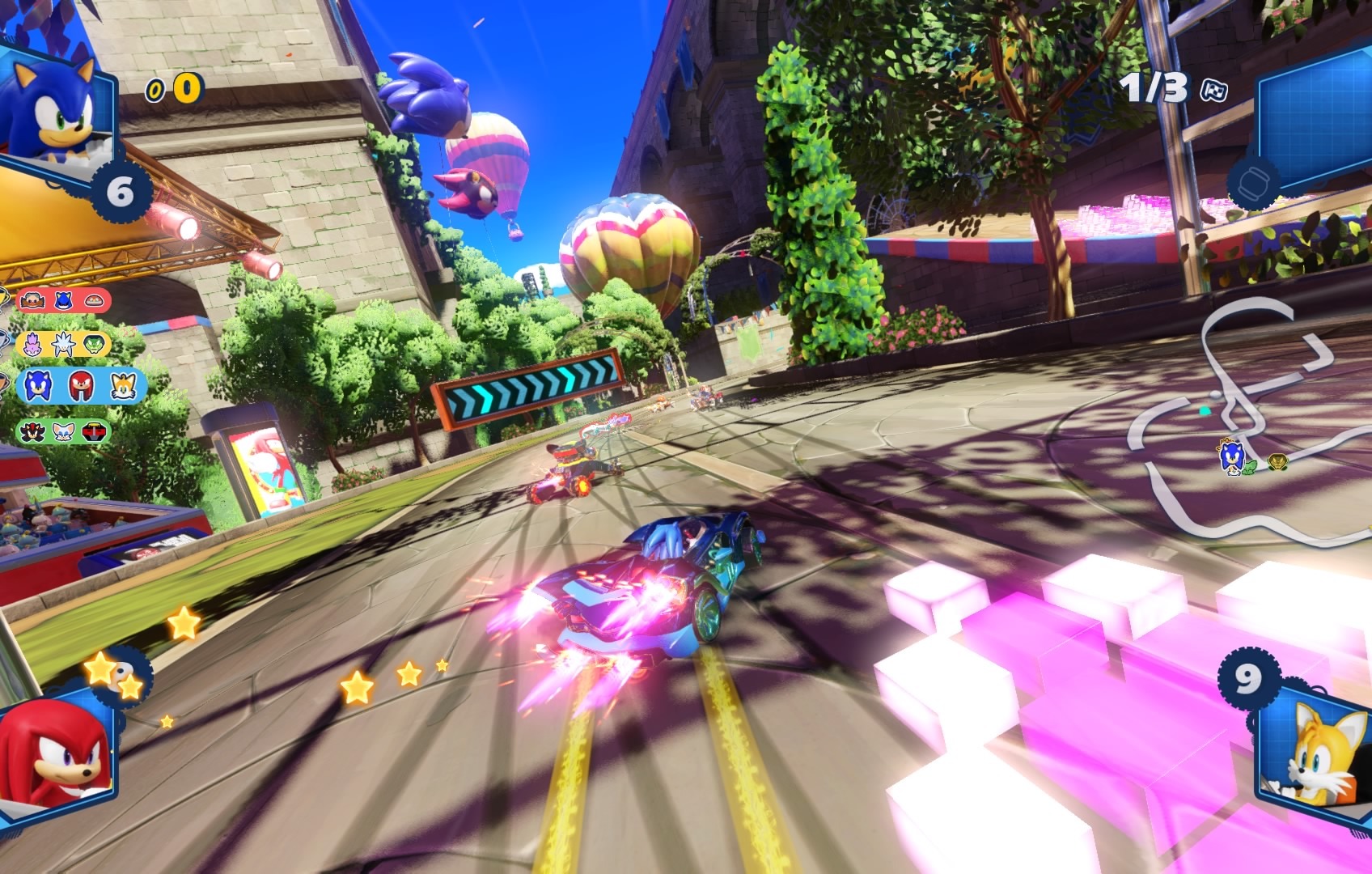Select Knuckles' teammate portrait
1372x874 pixels.
click(53, 753)
